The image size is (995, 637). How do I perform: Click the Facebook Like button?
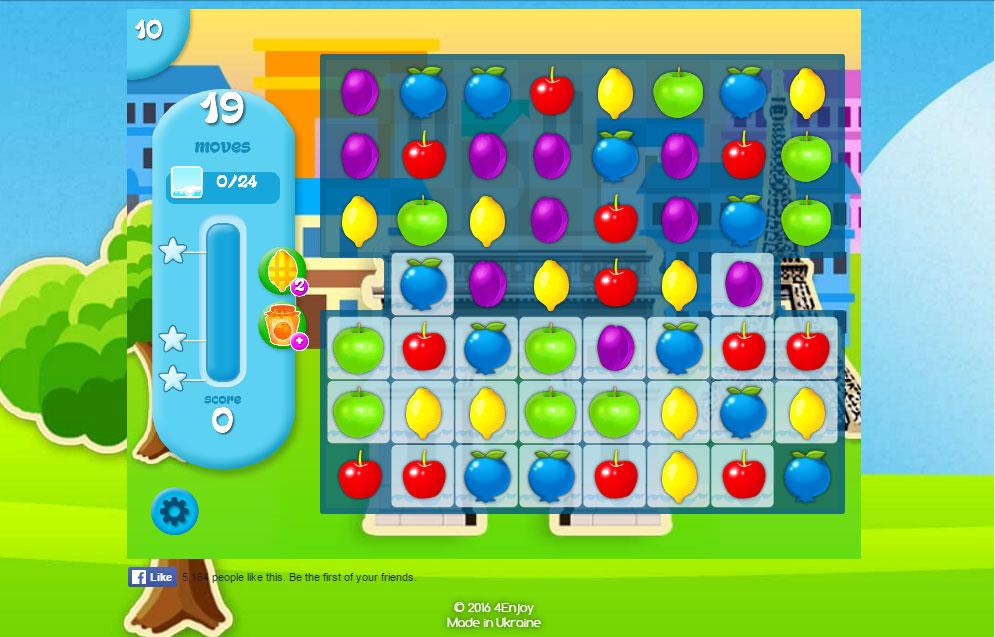[152, 577]
